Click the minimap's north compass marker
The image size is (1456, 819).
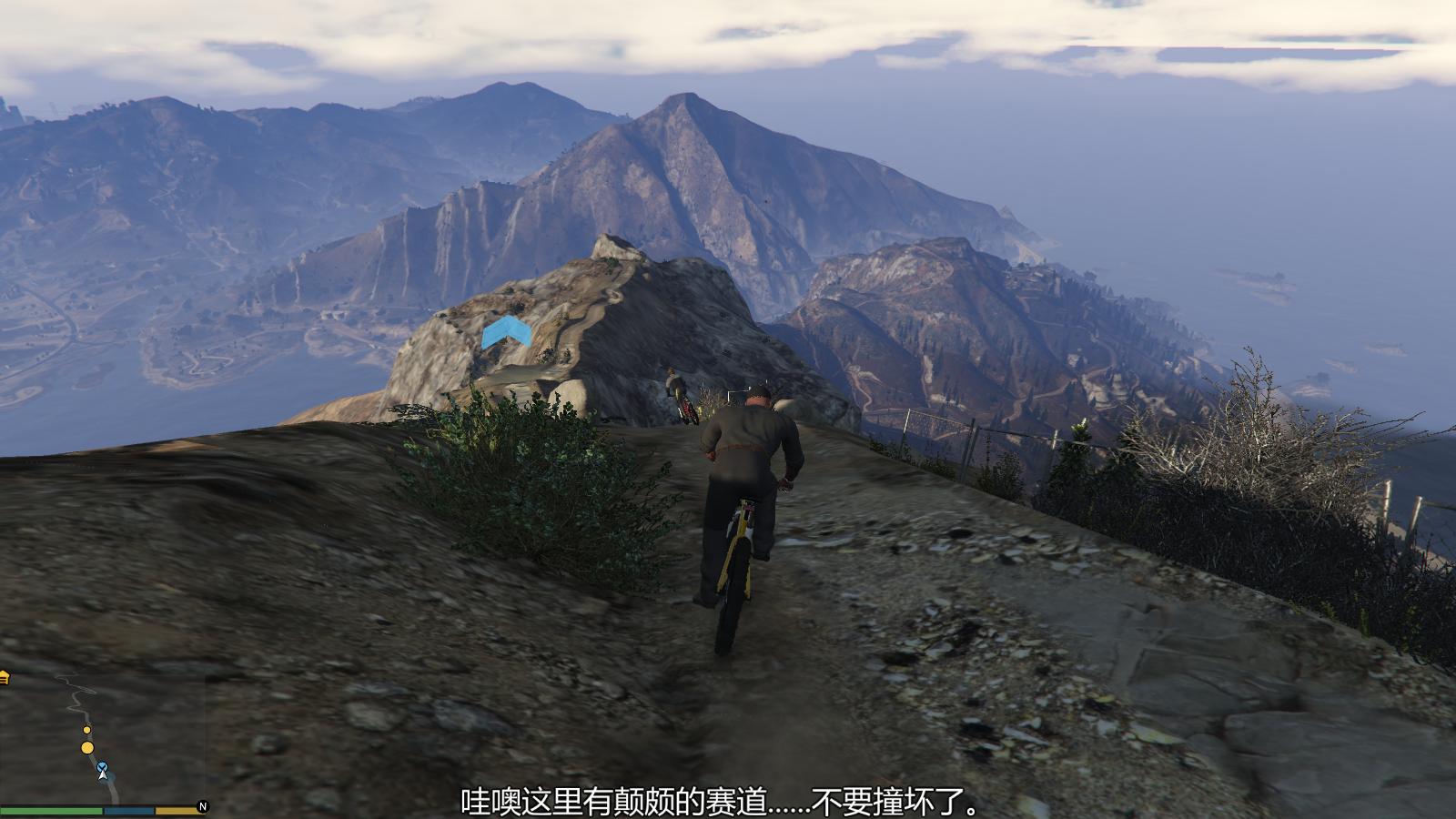203,806
